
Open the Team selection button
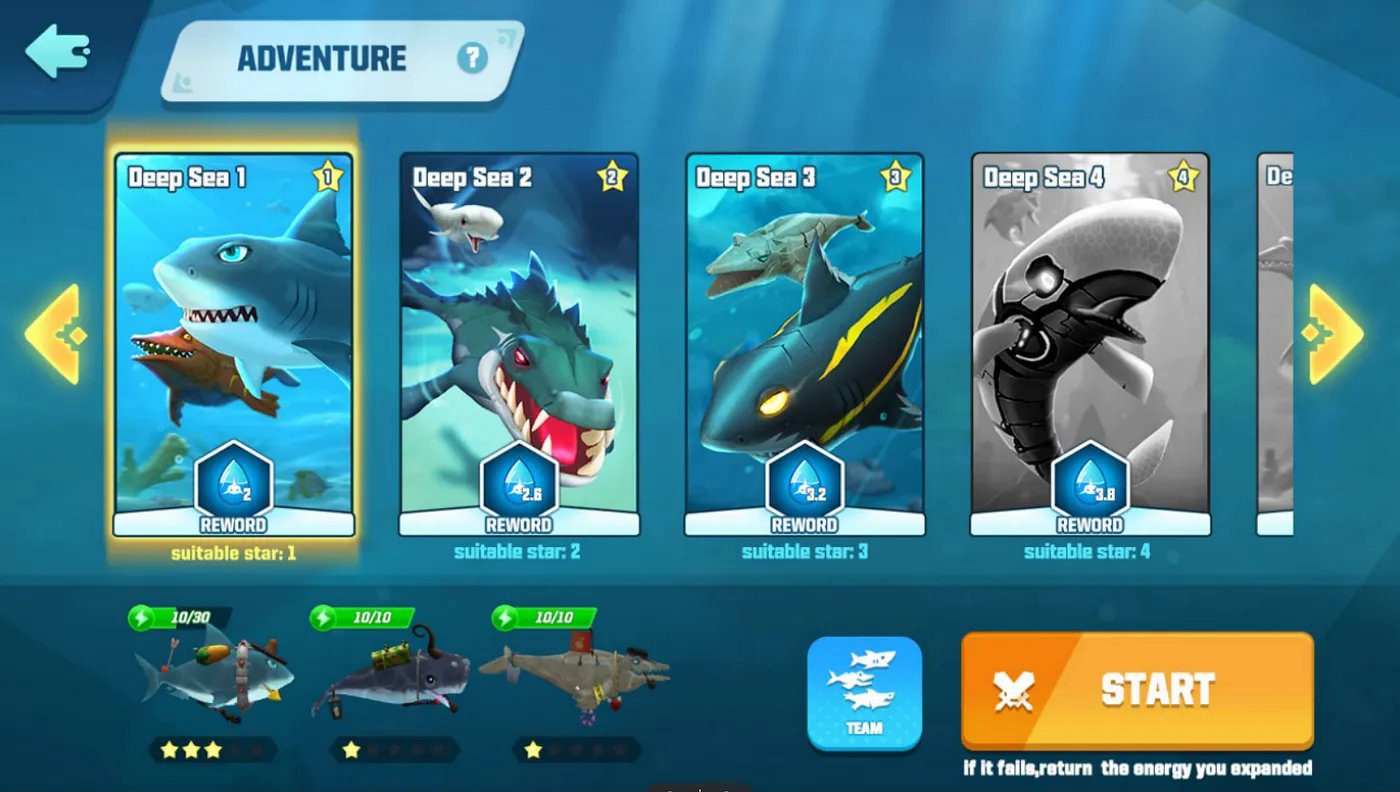[864, 692]
